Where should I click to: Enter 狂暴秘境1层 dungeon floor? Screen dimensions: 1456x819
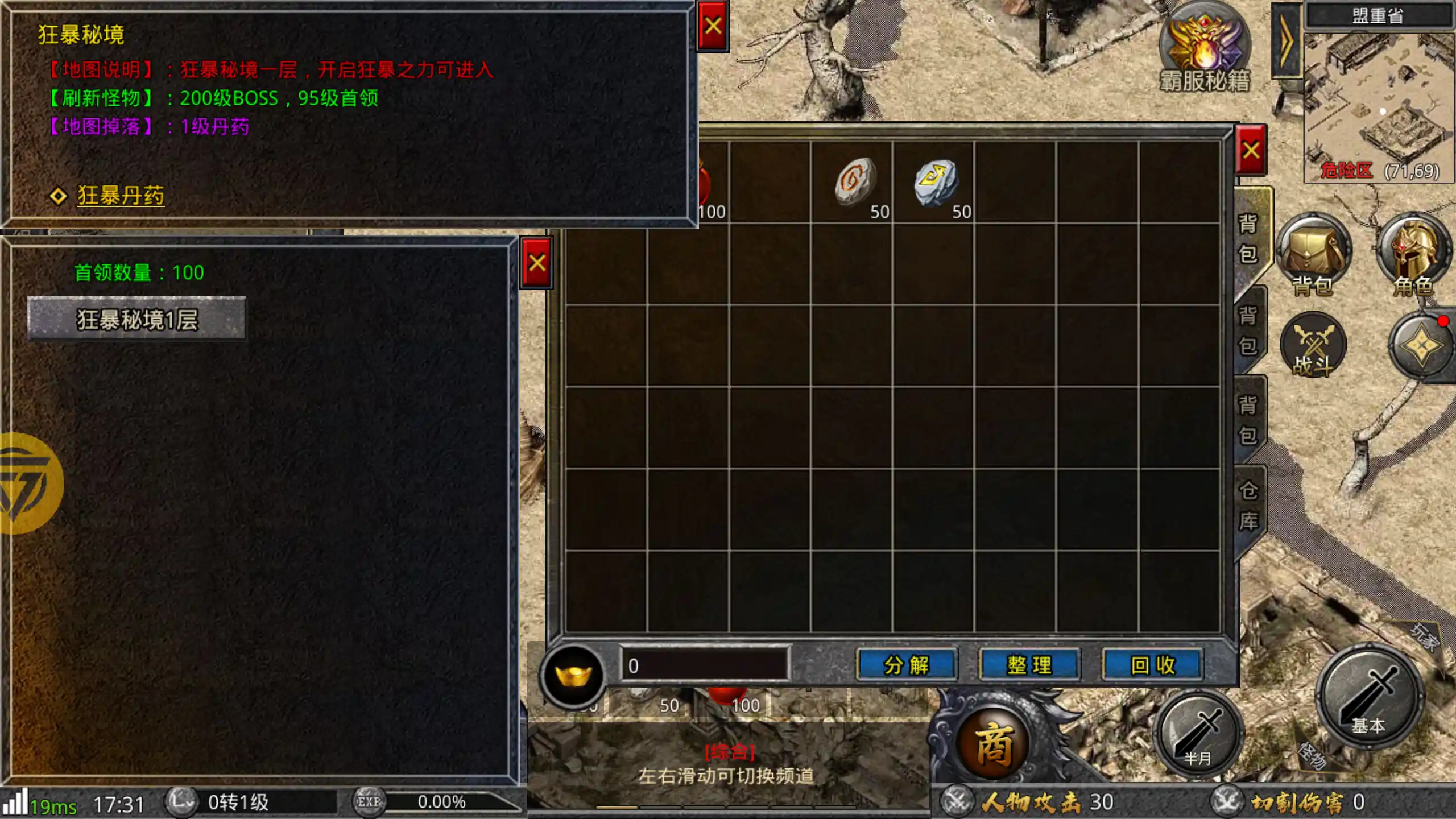[x=137, y=319]
